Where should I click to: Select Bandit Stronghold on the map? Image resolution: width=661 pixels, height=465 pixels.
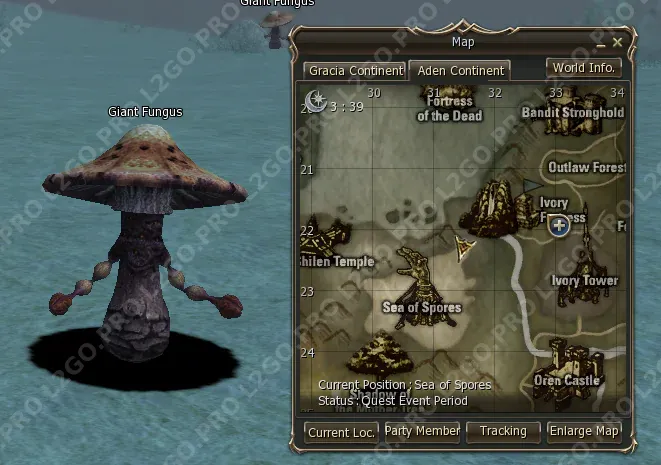pyautogui.click(x=572, y=113)
